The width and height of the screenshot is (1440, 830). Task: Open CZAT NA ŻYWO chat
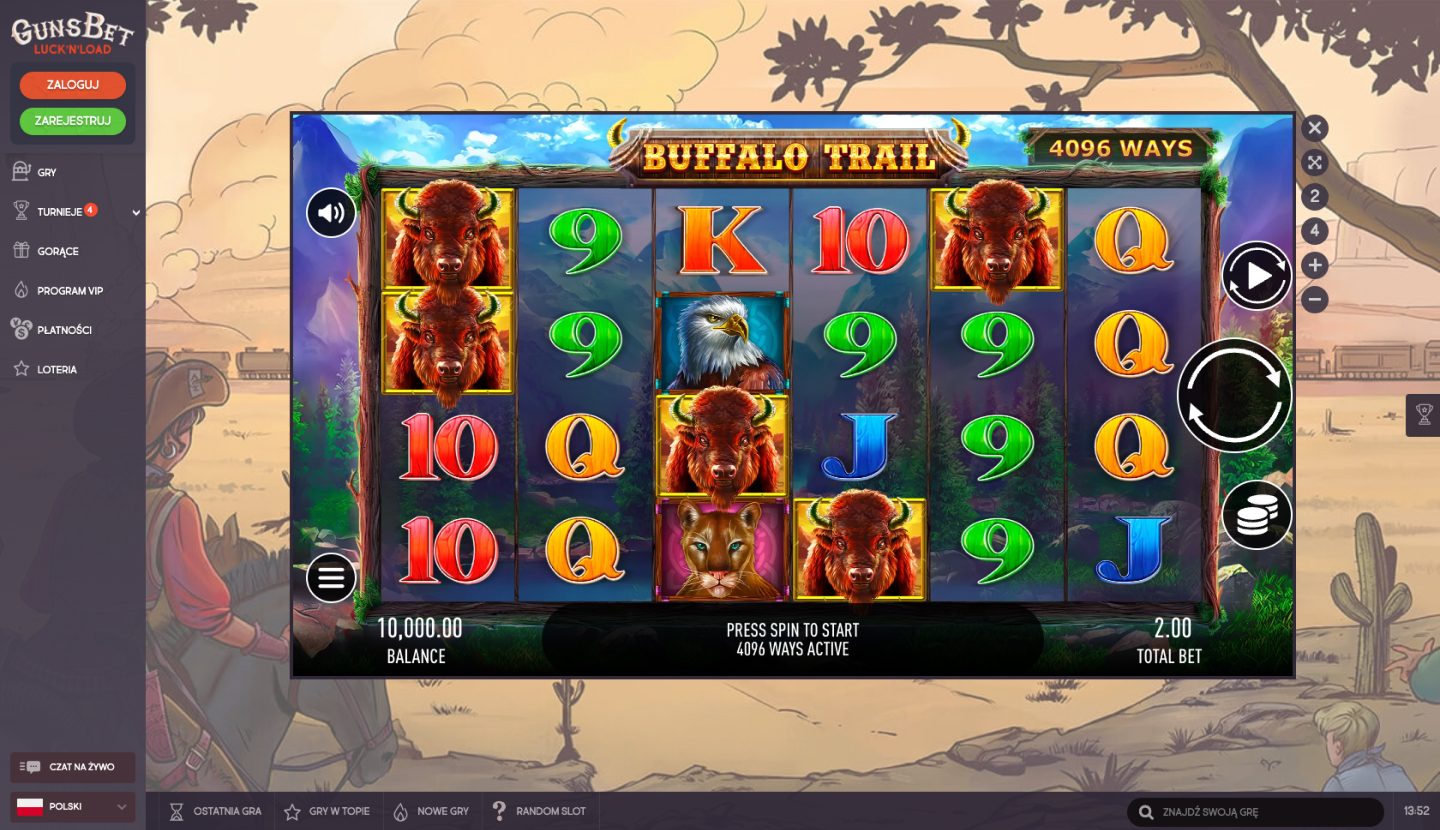70,767
